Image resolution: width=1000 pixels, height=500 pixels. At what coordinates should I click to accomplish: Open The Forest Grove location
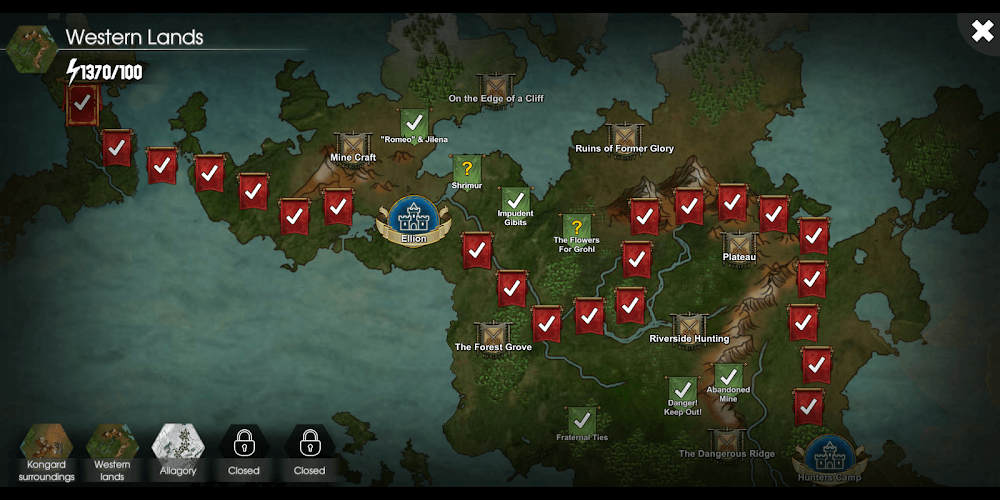click(x=493, y=336)
